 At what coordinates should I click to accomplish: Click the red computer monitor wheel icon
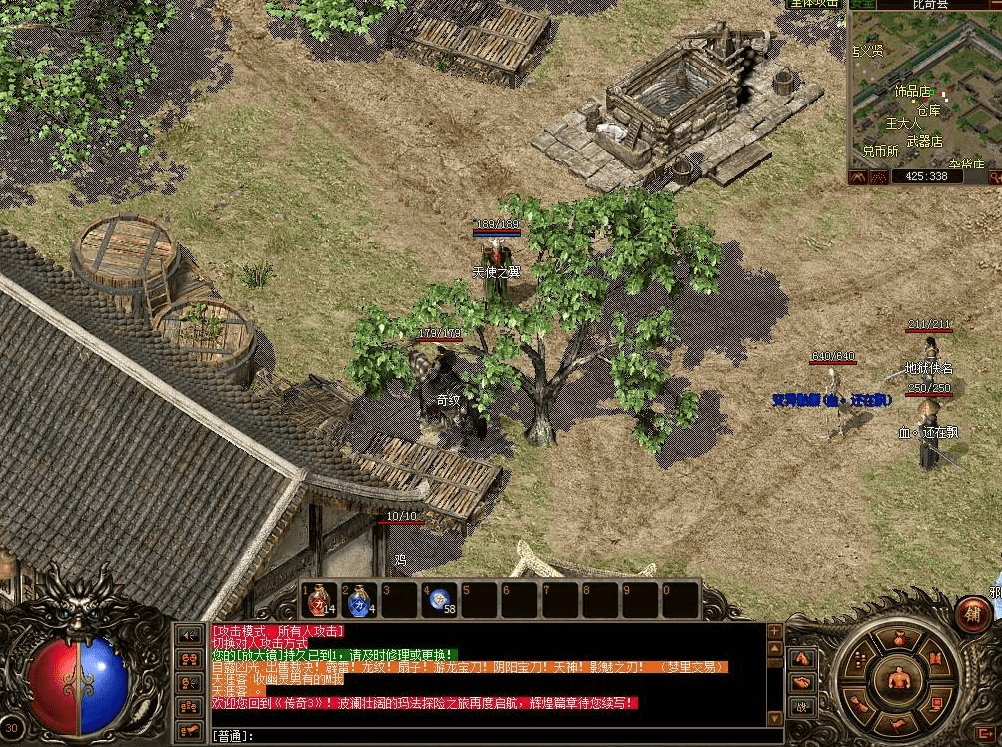coord(934,705)
